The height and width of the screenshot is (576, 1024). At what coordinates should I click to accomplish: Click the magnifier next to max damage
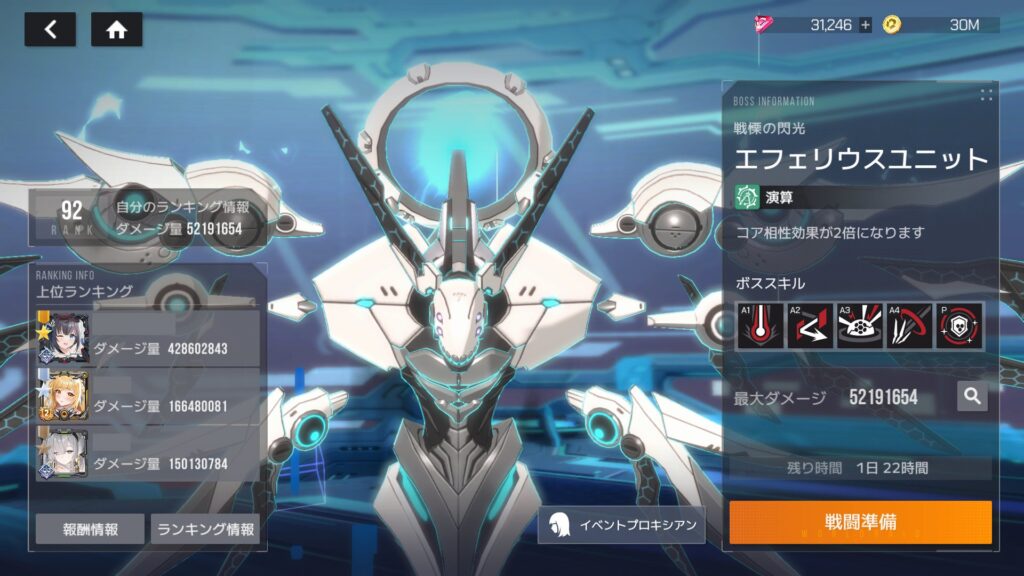coord(971,397)
